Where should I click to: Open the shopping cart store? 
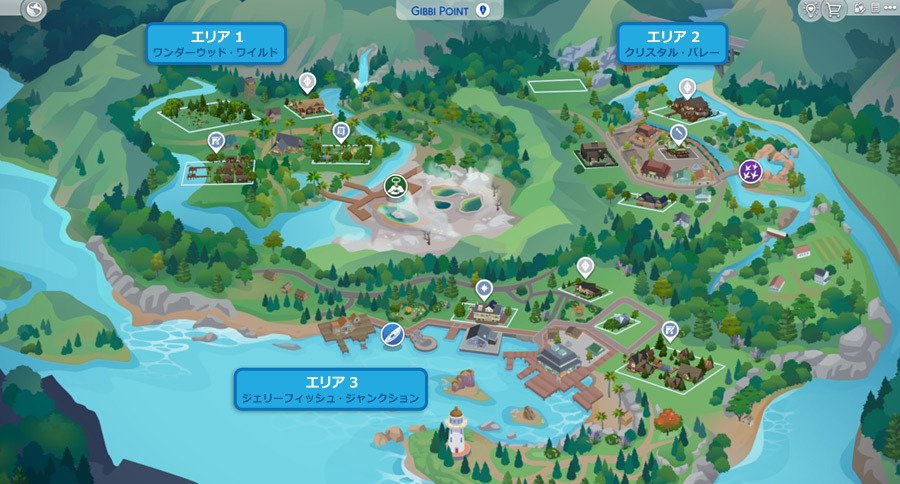[x=834, y=10]
